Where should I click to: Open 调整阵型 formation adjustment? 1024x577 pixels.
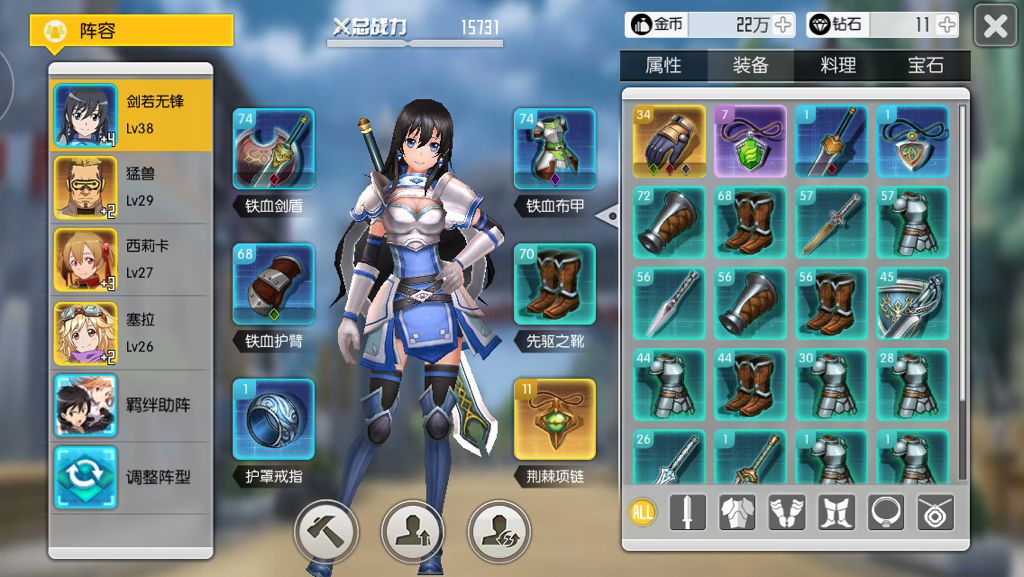click(x=131, y=478)
